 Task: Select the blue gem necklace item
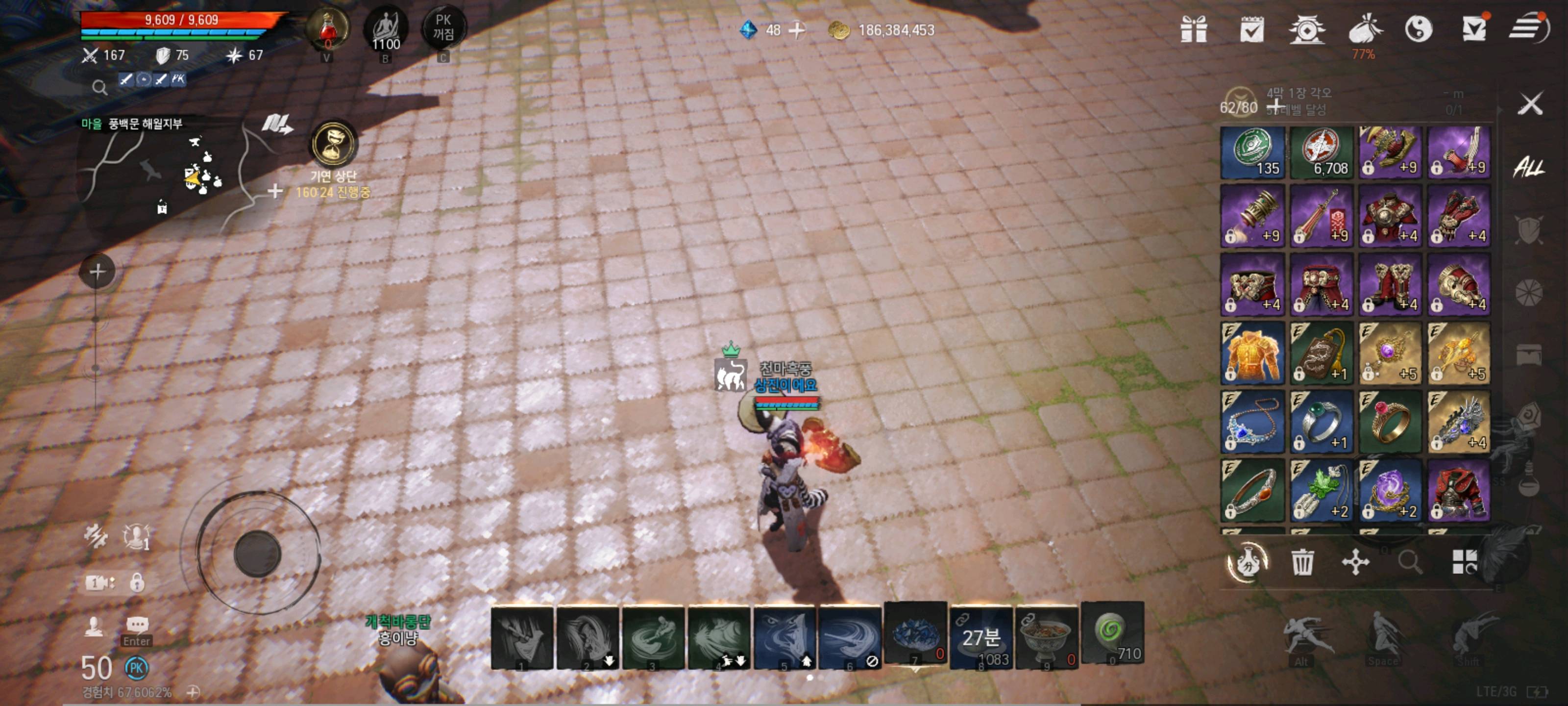click(x=1252, y=422)
